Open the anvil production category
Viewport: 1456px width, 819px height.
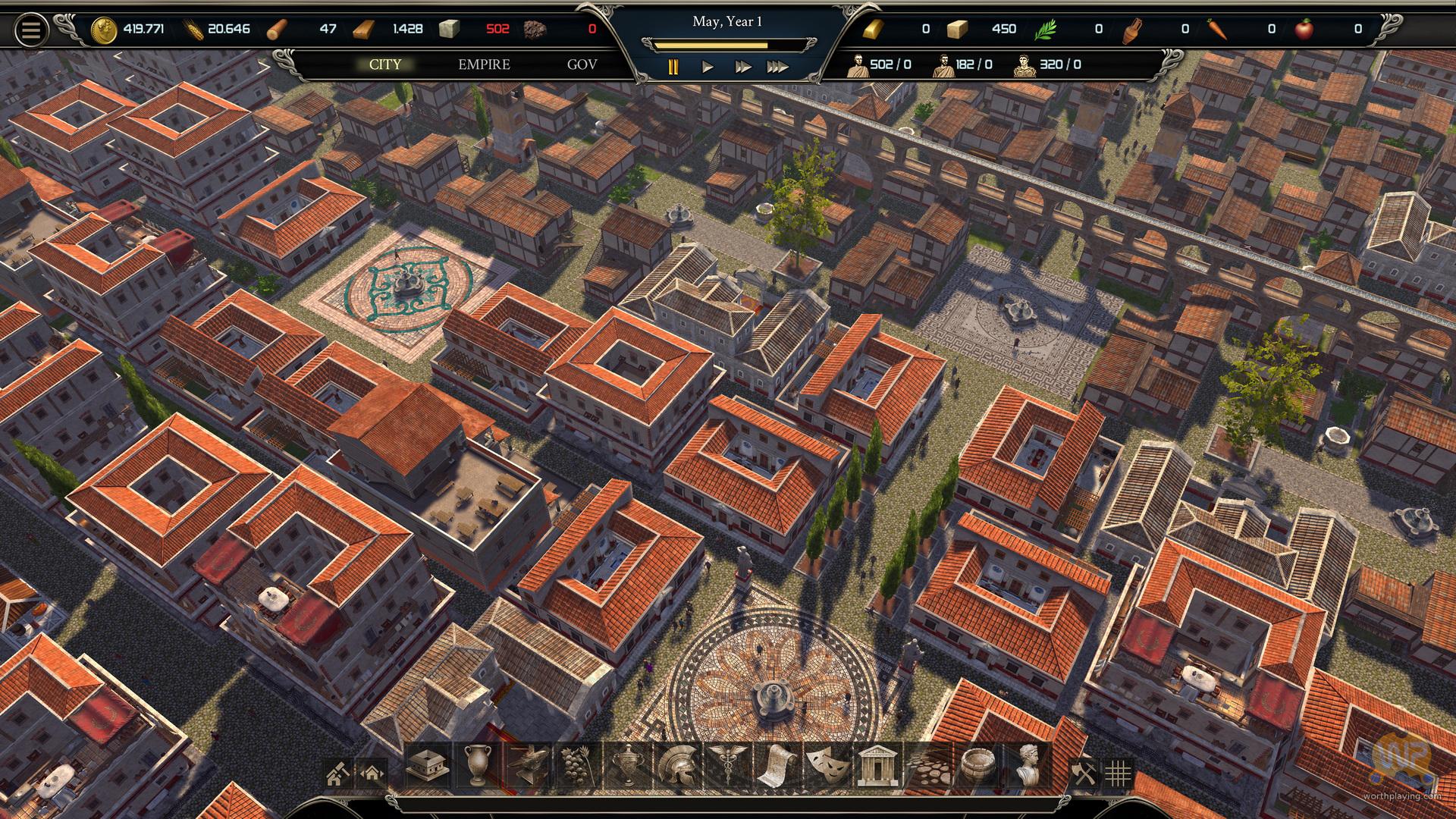[x=528, y=766]
